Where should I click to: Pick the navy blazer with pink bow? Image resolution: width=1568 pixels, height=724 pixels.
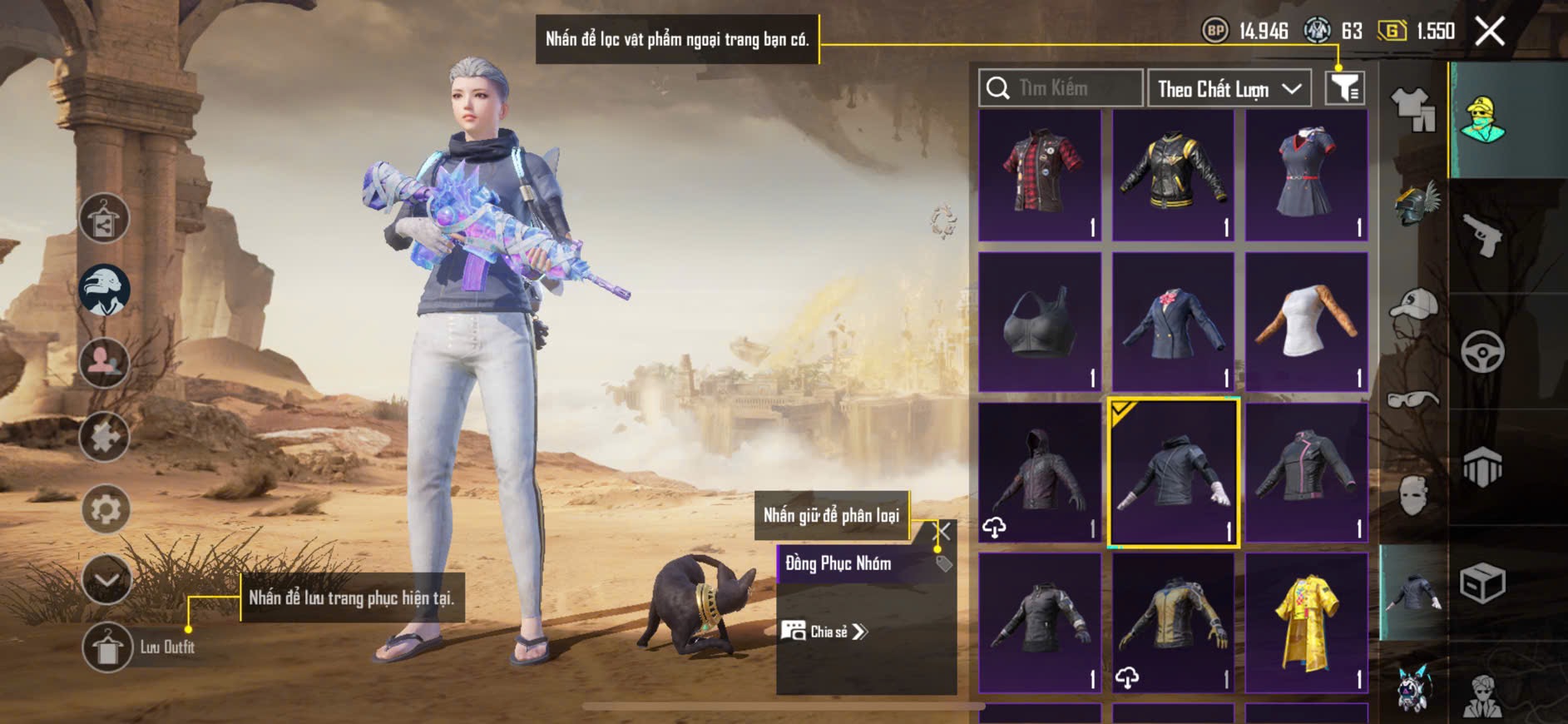click(x=1173, y=323)
